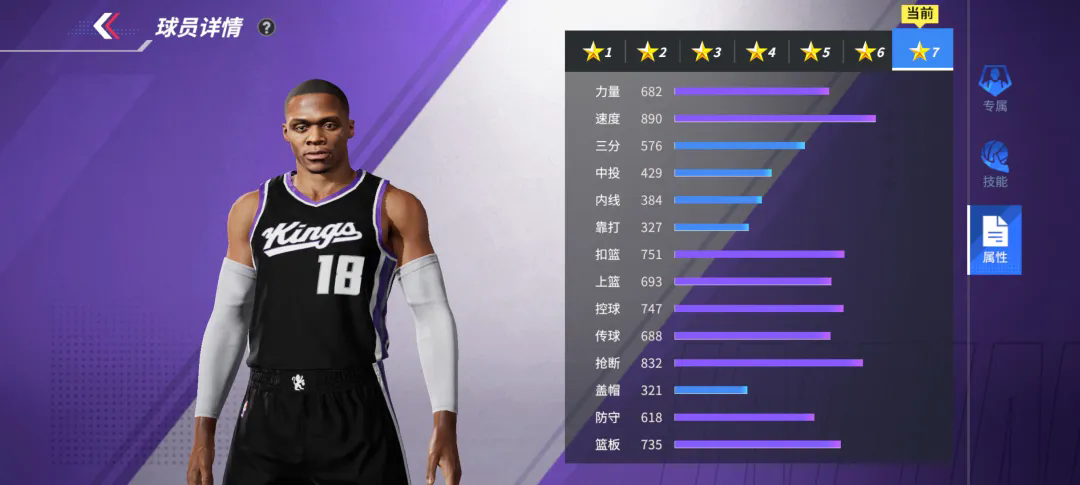Show the 3-star attributes
The image size is (1080, 485).
tap(708, 51)
